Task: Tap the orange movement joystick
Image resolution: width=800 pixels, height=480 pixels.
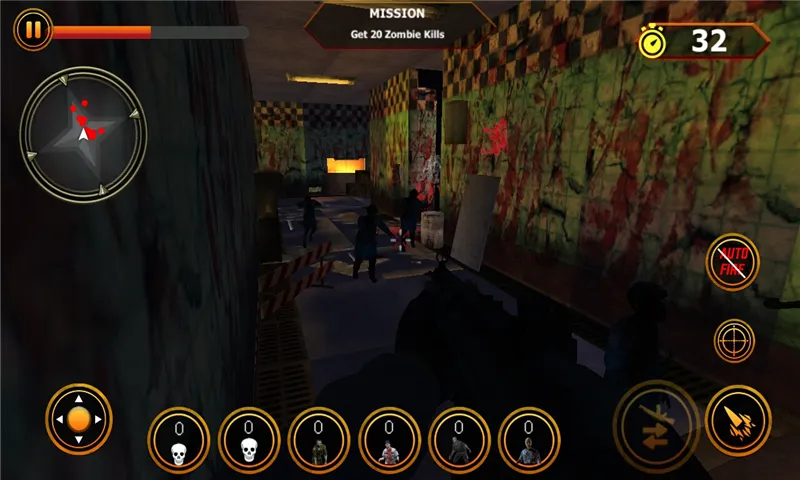Action: coord(79,420)
